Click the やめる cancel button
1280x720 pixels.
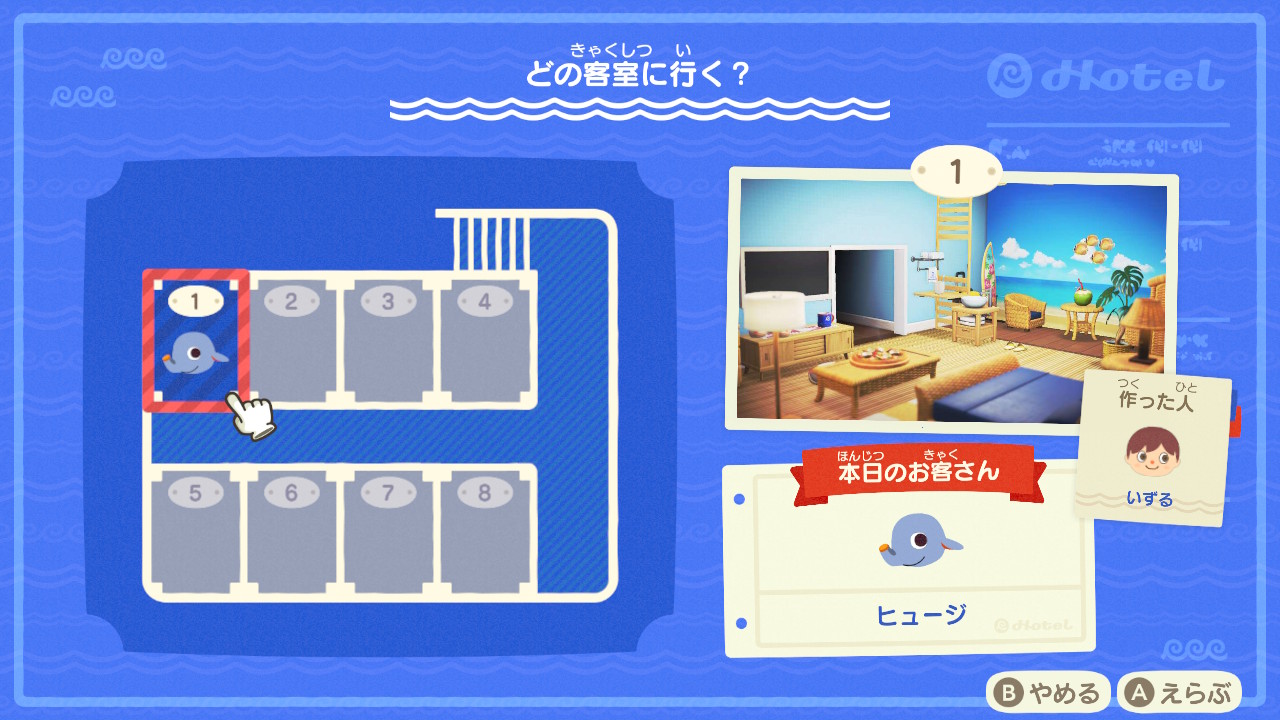(1049, 692)
